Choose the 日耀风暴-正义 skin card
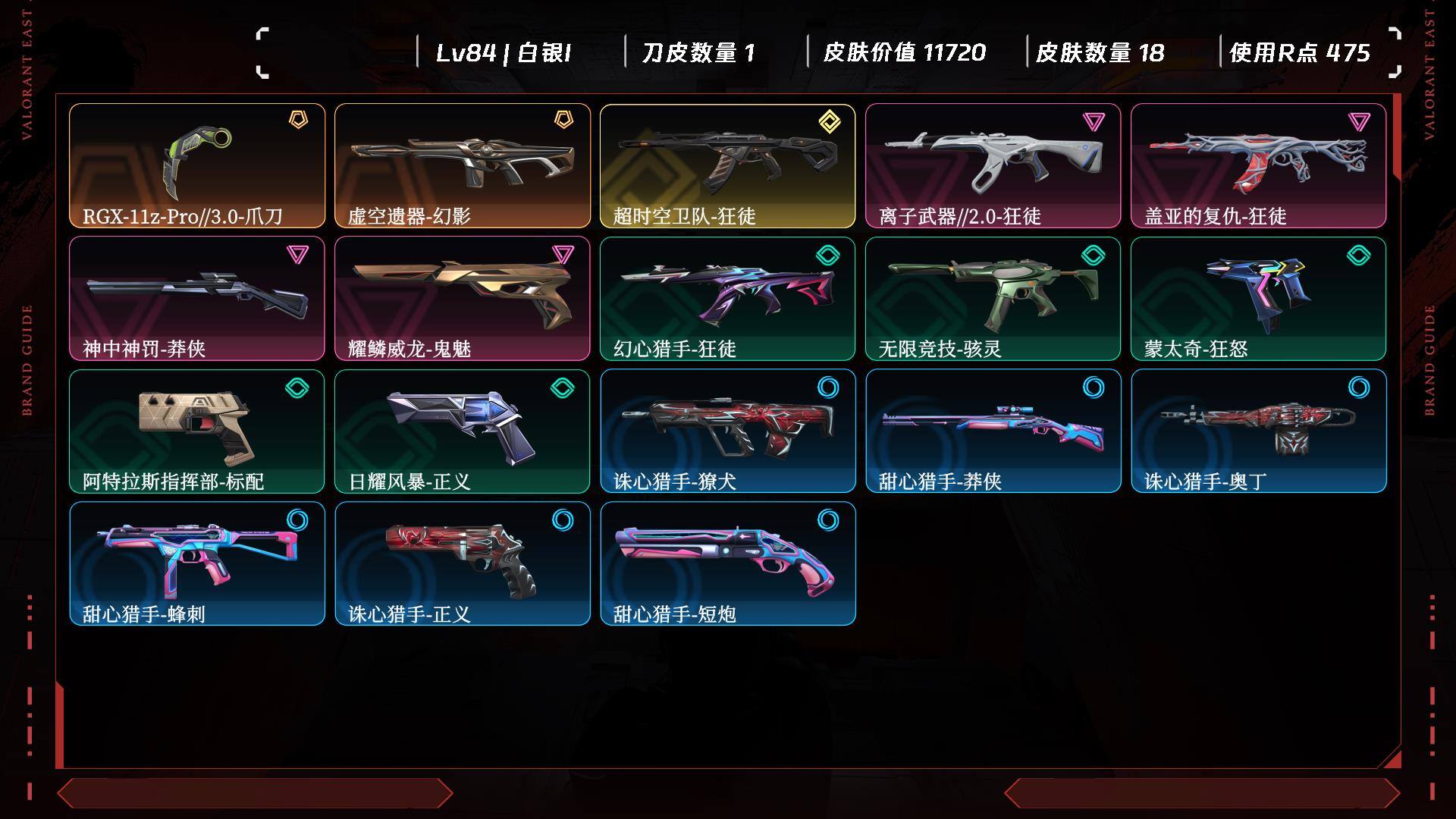 tap(463, 431)
